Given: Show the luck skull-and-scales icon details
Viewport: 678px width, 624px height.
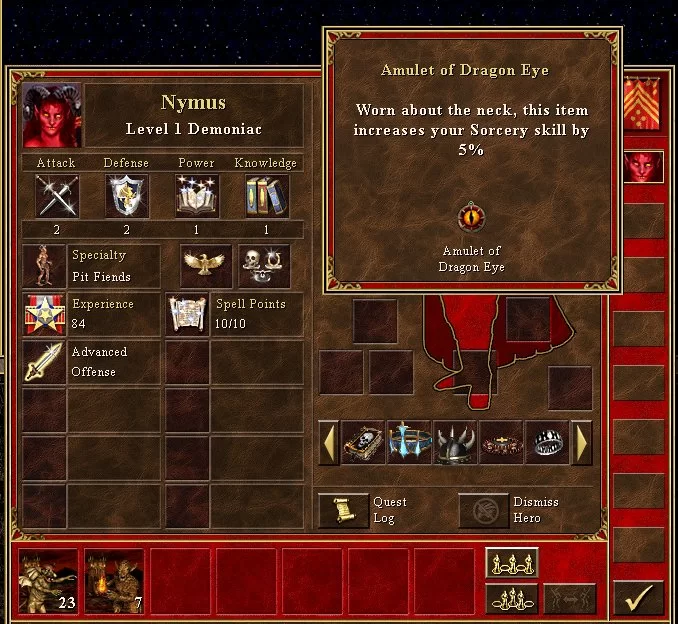Looking at the screenshot, I should pos(264,265).
